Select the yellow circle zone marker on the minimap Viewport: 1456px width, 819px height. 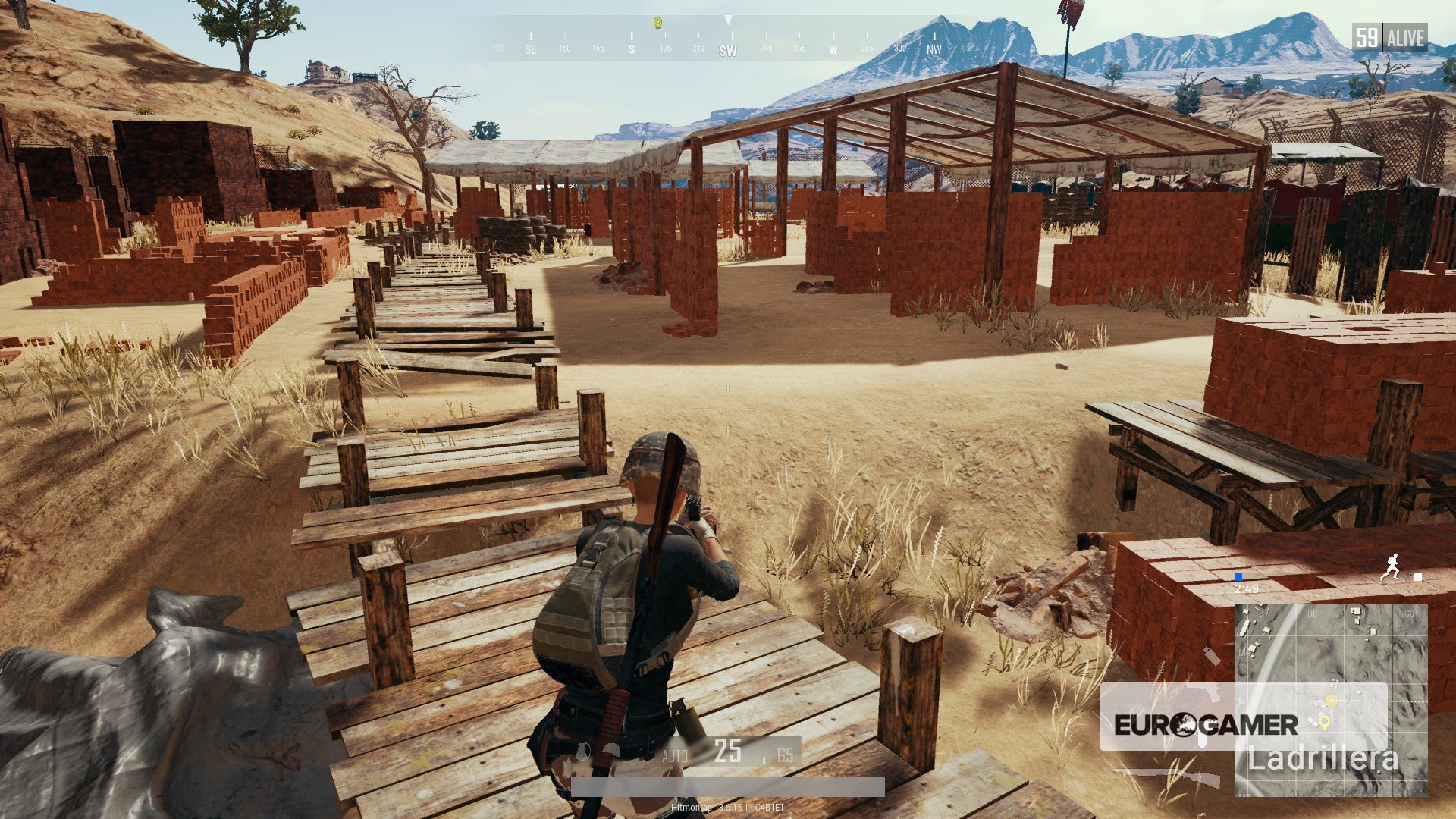point(1332,700)
